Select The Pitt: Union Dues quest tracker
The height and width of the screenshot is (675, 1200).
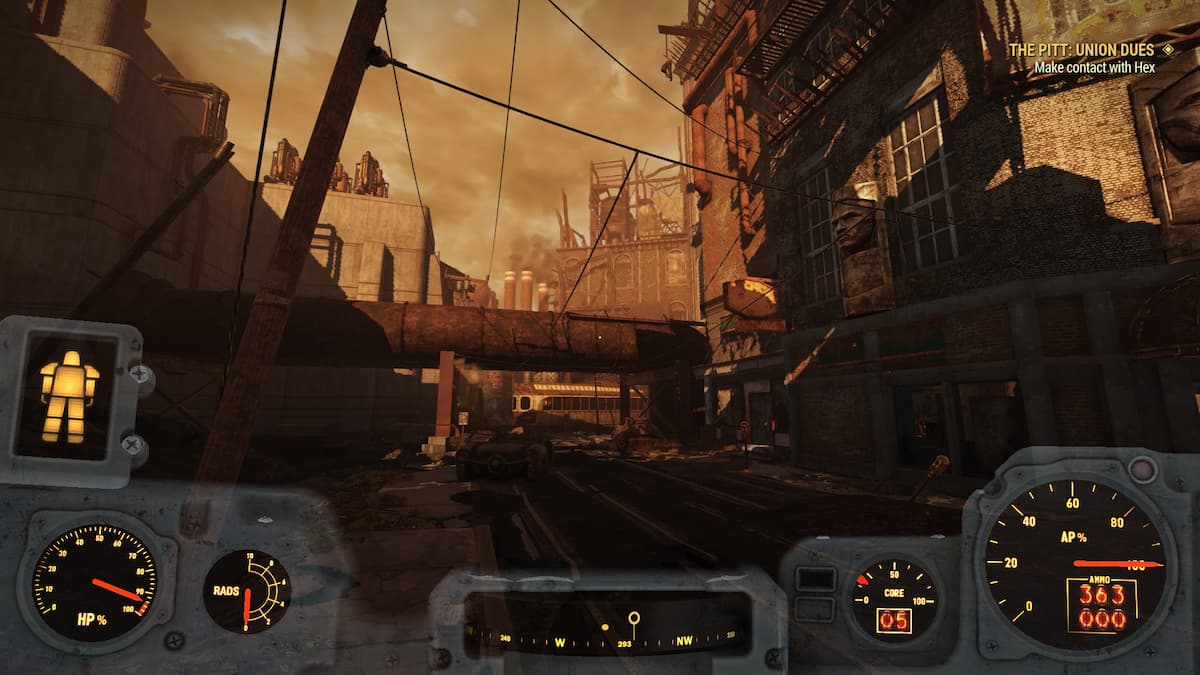pos(1080,50)
